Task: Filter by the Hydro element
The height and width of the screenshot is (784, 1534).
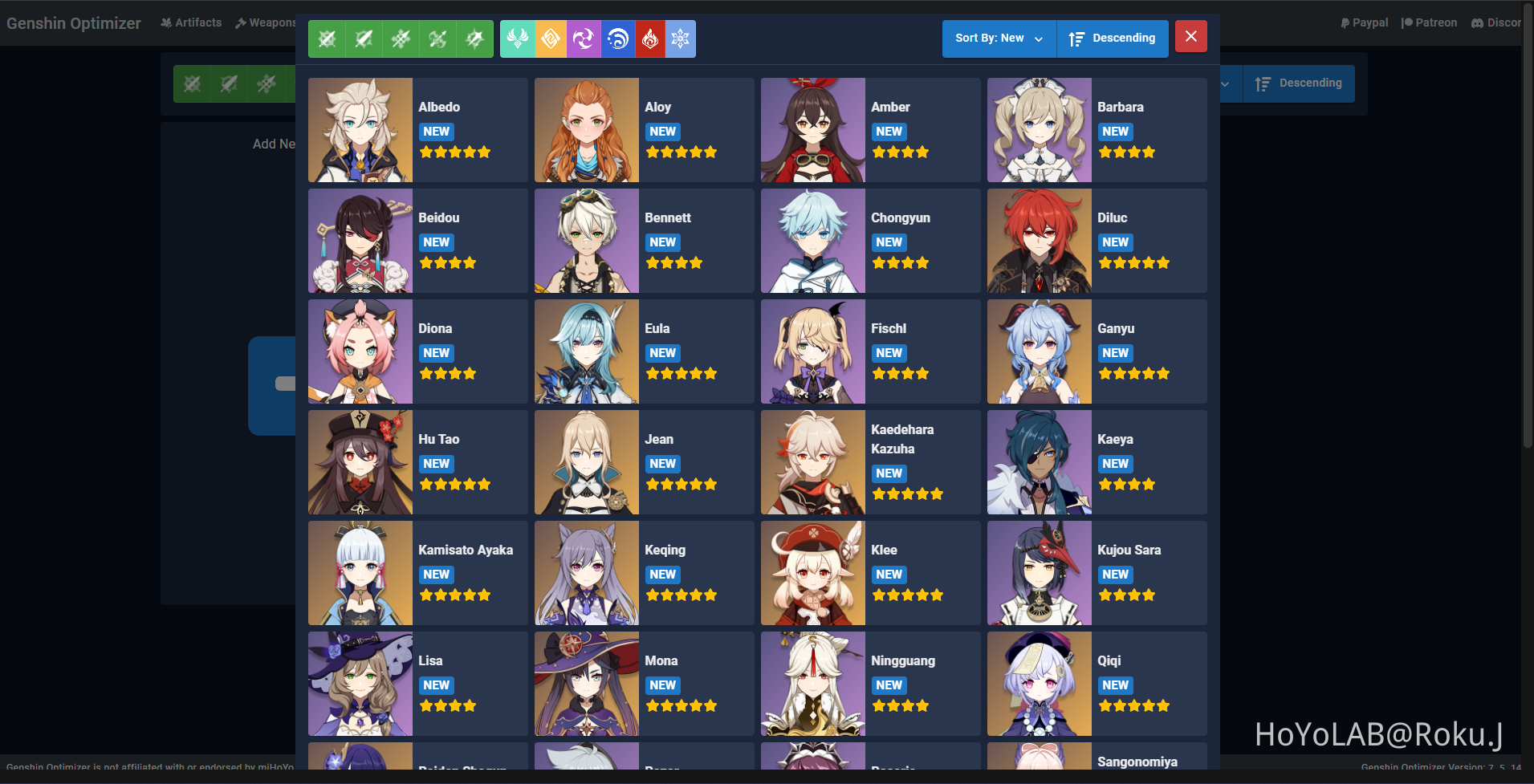Action: pos(617,39)
